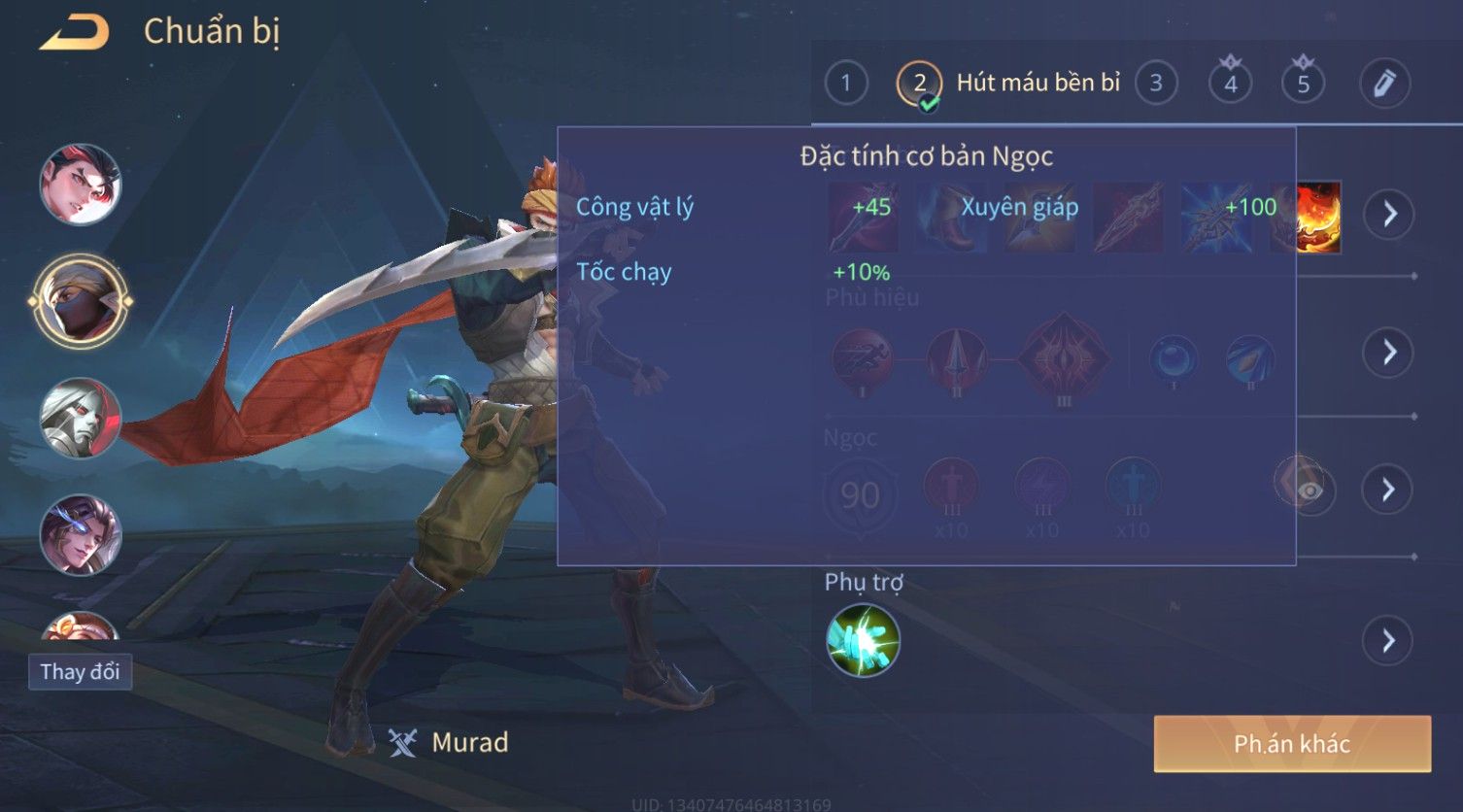Click the Thay đổi change button
The width and height of the screenshot is (1463, 812).
(x=80, y=671)
